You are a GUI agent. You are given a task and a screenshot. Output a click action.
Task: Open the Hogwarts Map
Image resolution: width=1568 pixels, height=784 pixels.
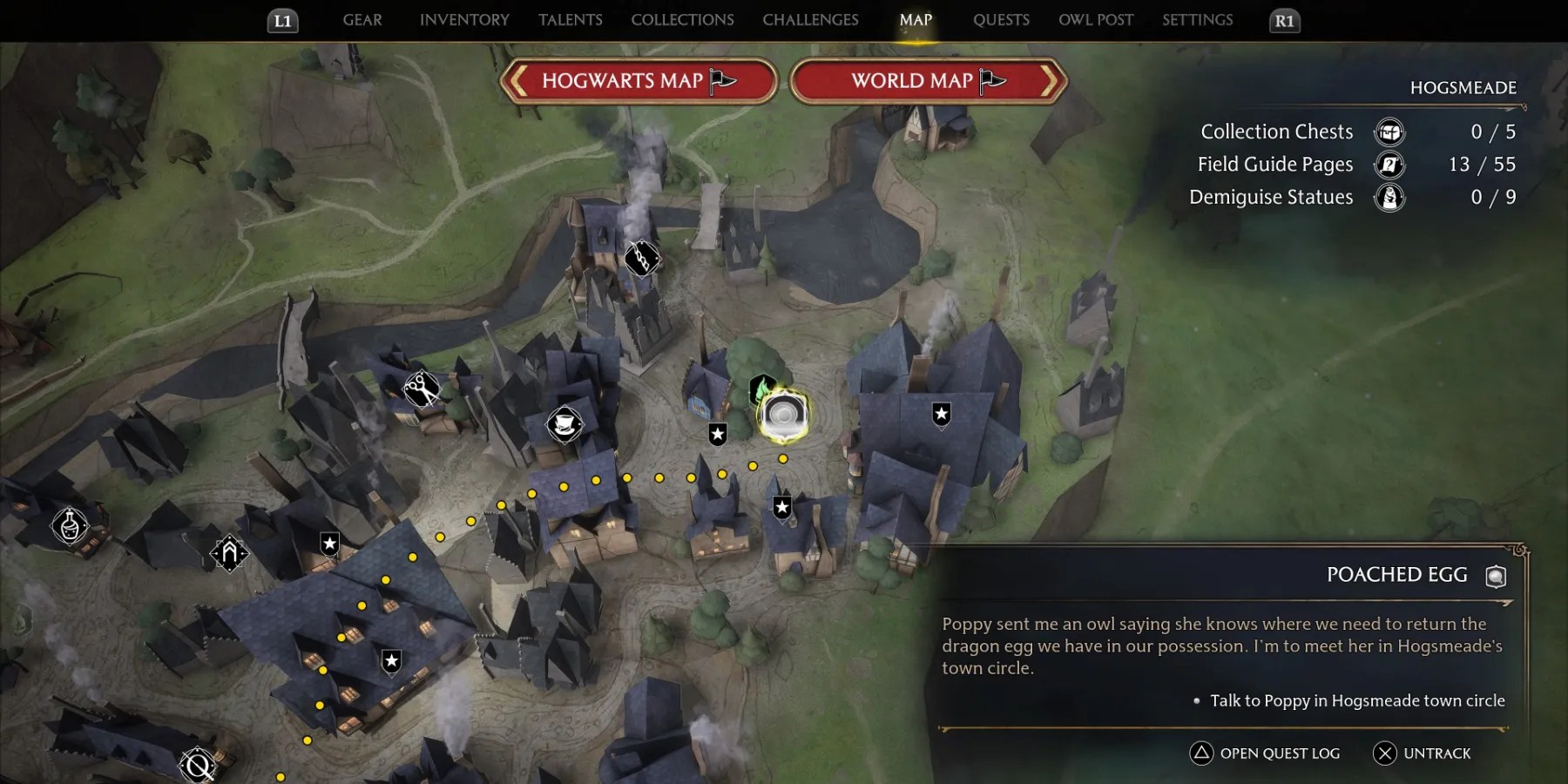[x=639, y=81]
